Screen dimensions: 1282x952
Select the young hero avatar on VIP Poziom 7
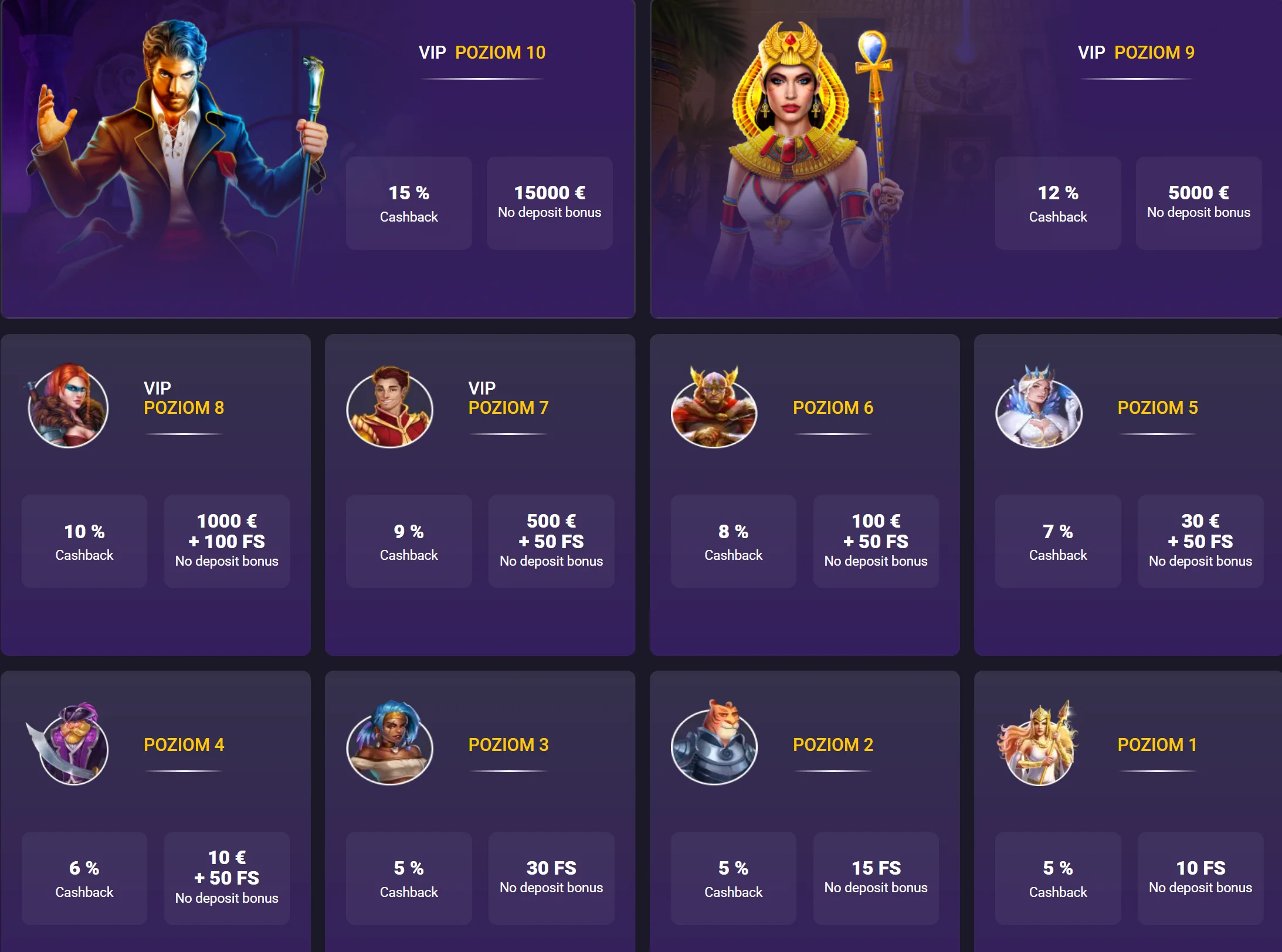[389, 409]
